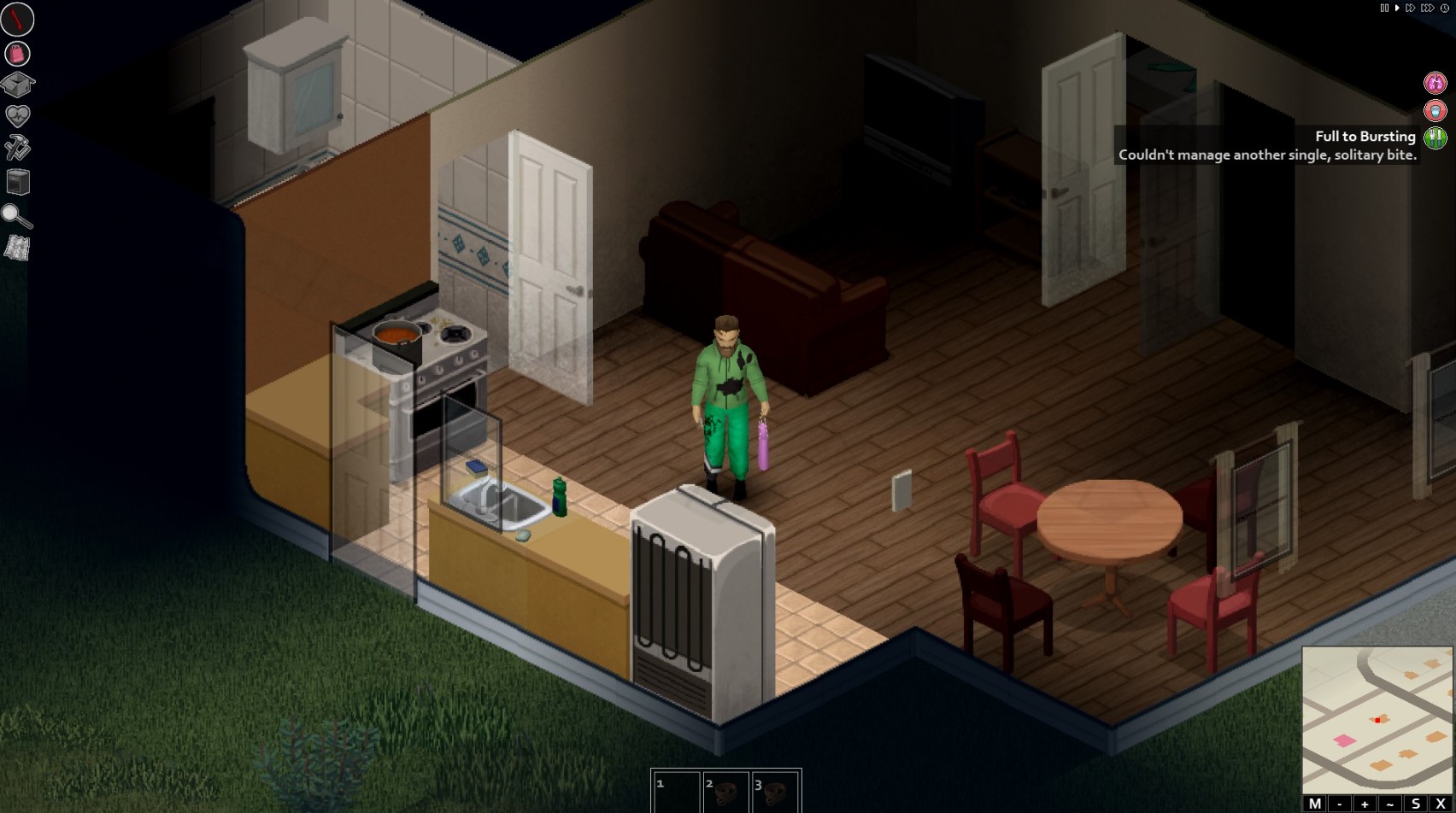Image resolution: width=1456 pixels, height=813 pixels.
Task: Zoom in the minimap with the plus button
Action: click(x=1364, y=804)
